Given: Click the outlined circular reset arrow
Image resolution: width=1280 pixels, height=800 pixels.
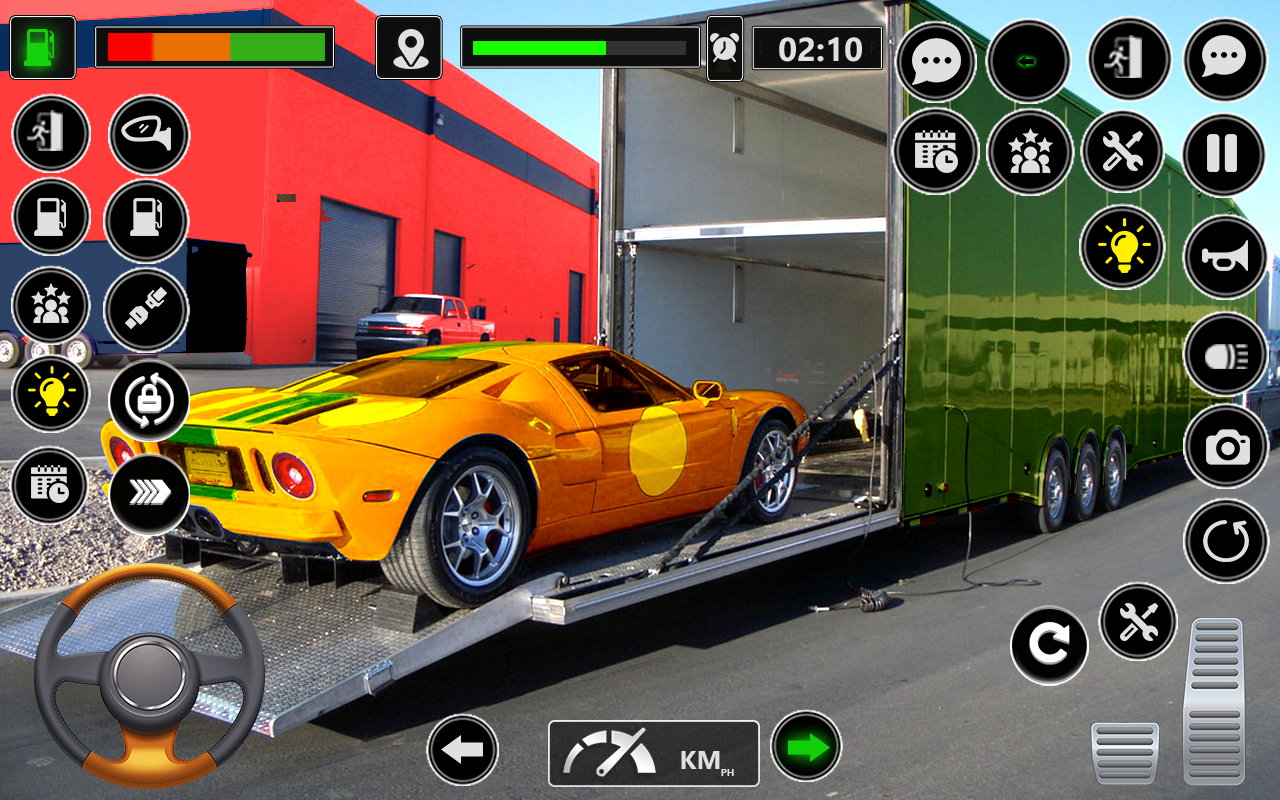Looking at the screenshot, I should [1225, 541].
